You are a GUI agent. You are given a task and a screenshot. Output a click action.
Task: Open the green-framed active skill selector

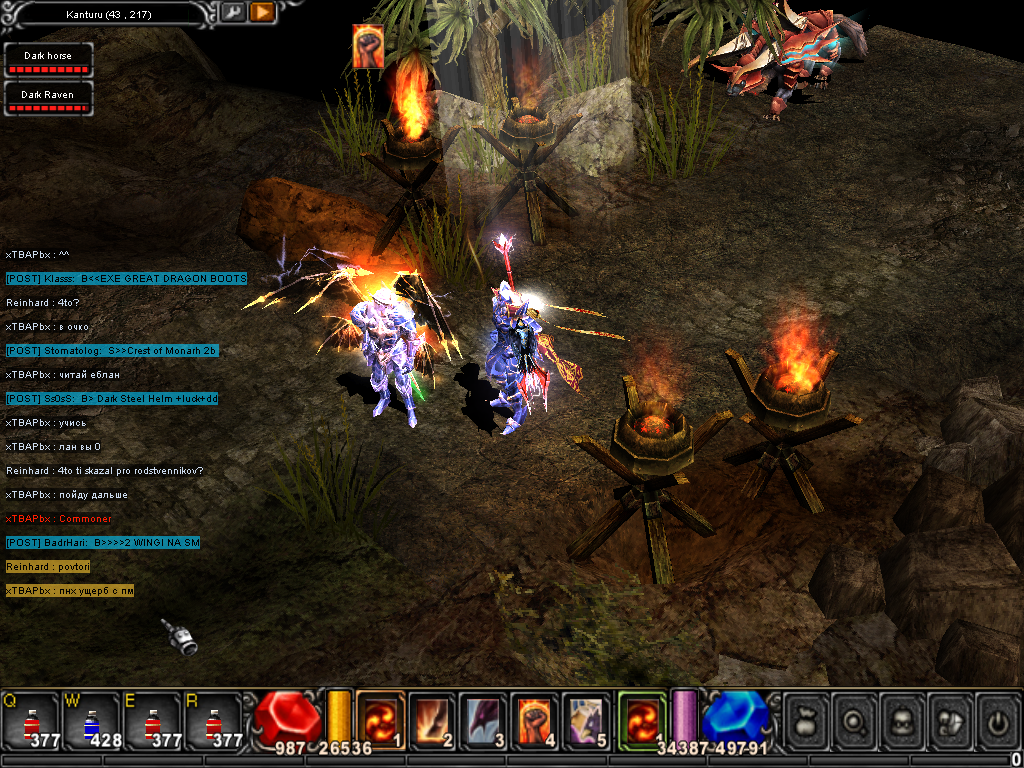tap(641, 718)
